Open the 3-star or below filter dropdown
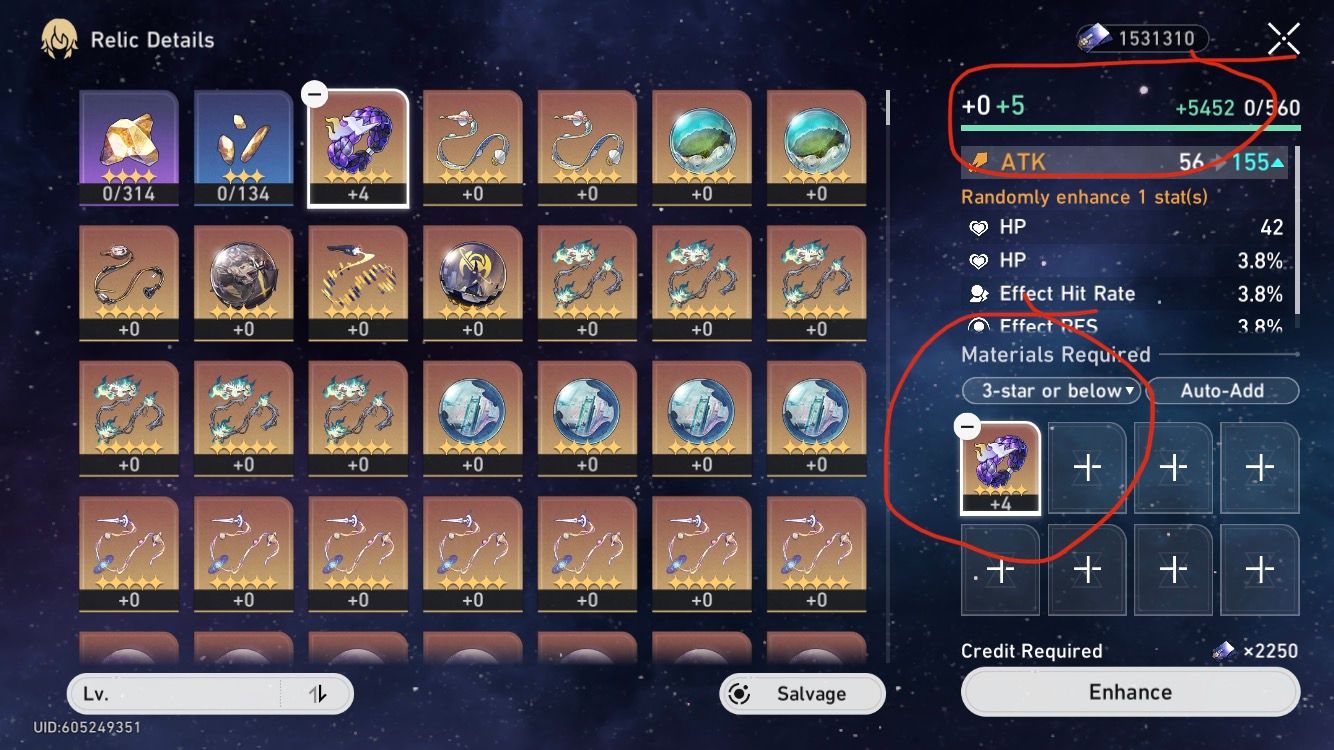The height and width of the screenshot is (750, 1334). tap(1051, 391)
